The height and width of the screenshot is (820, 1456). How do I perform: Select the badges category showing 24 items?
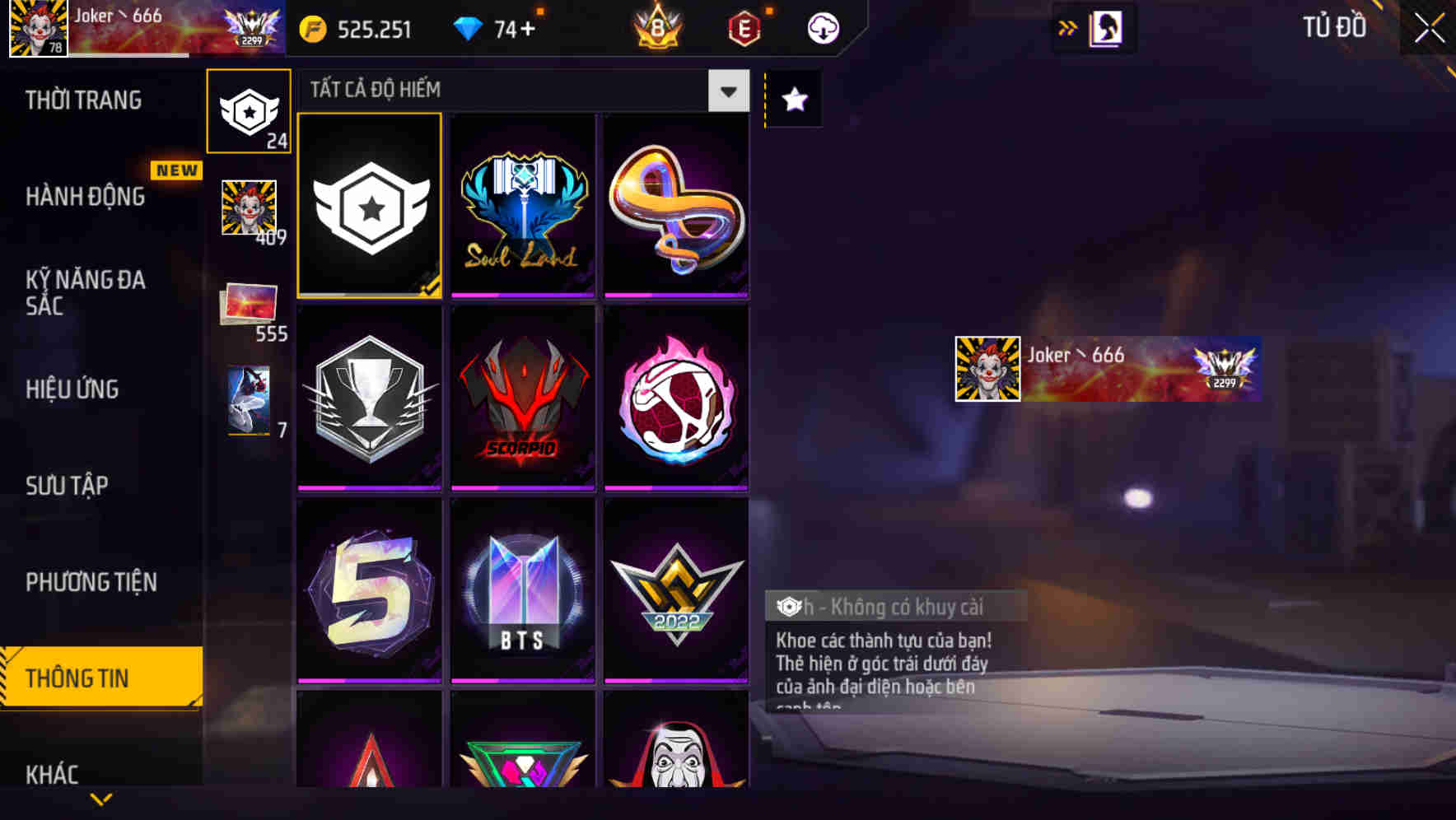tap(249, 111)
